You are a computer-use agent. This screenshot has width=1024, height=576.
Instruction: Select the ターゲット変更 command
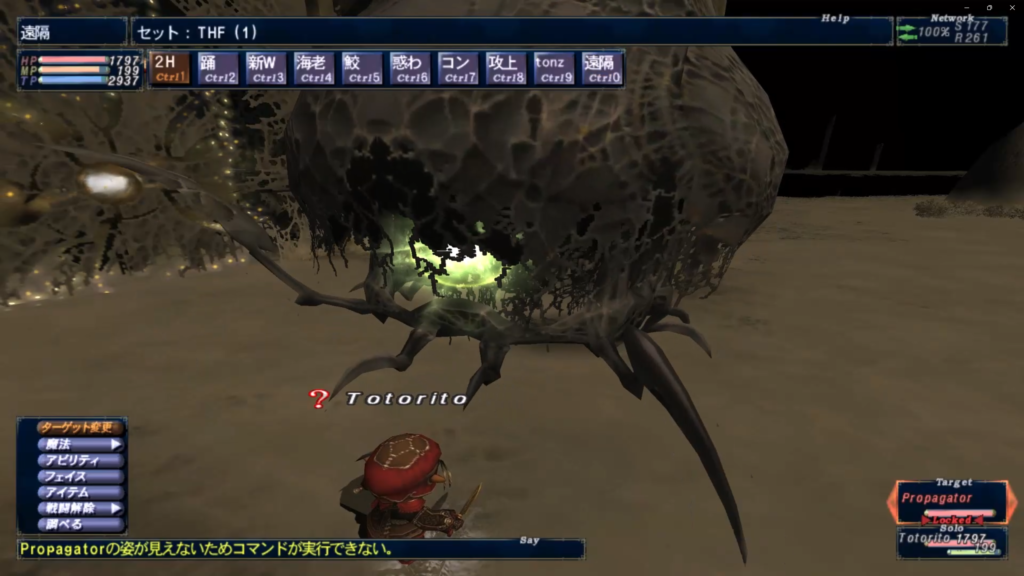[72, 428]
